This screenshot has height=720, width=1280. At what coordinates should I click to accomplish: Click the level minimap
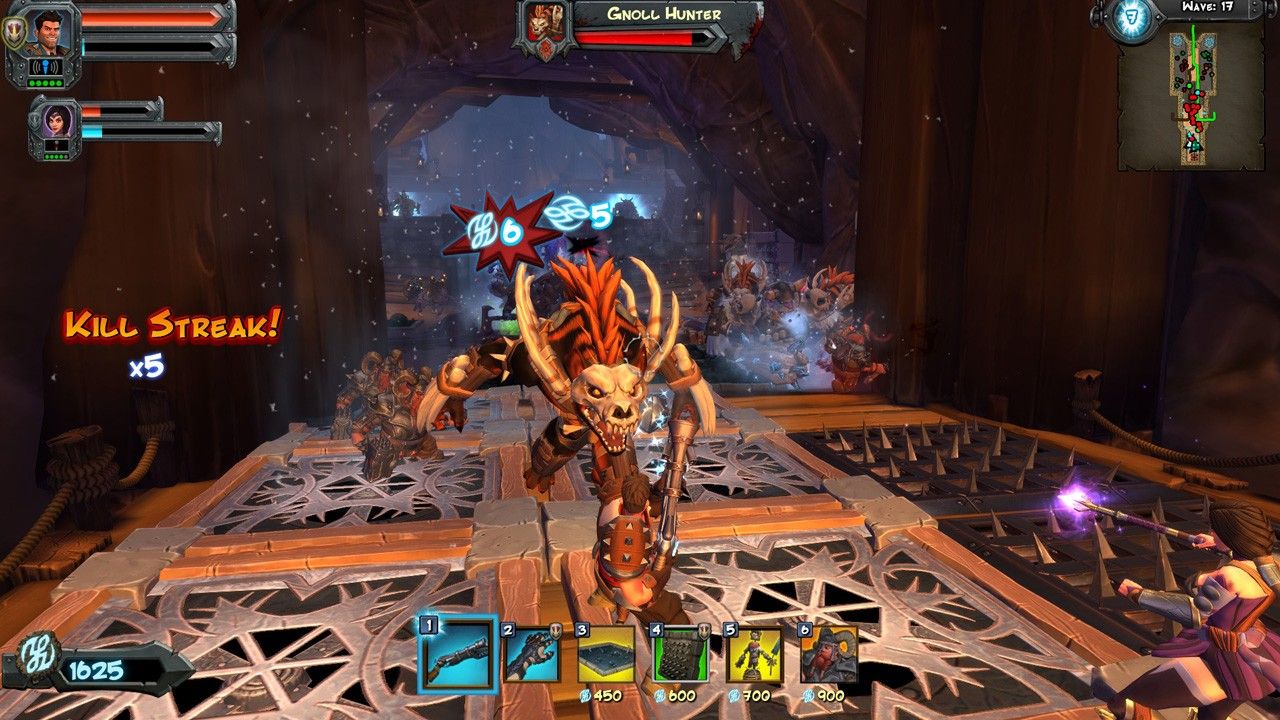point(1191,97)
